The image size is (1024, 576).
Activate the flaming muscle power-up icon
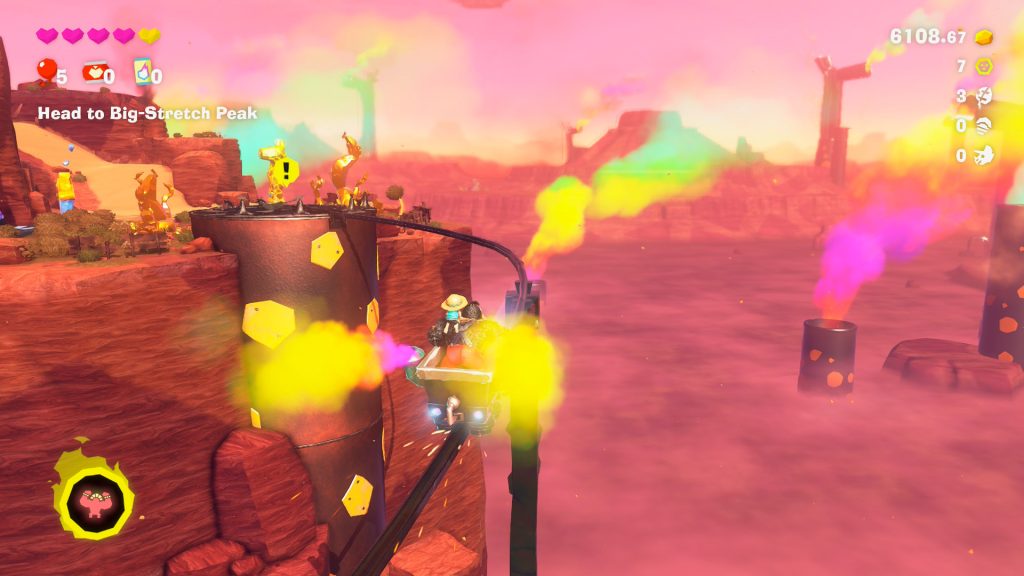pos(94,496)
